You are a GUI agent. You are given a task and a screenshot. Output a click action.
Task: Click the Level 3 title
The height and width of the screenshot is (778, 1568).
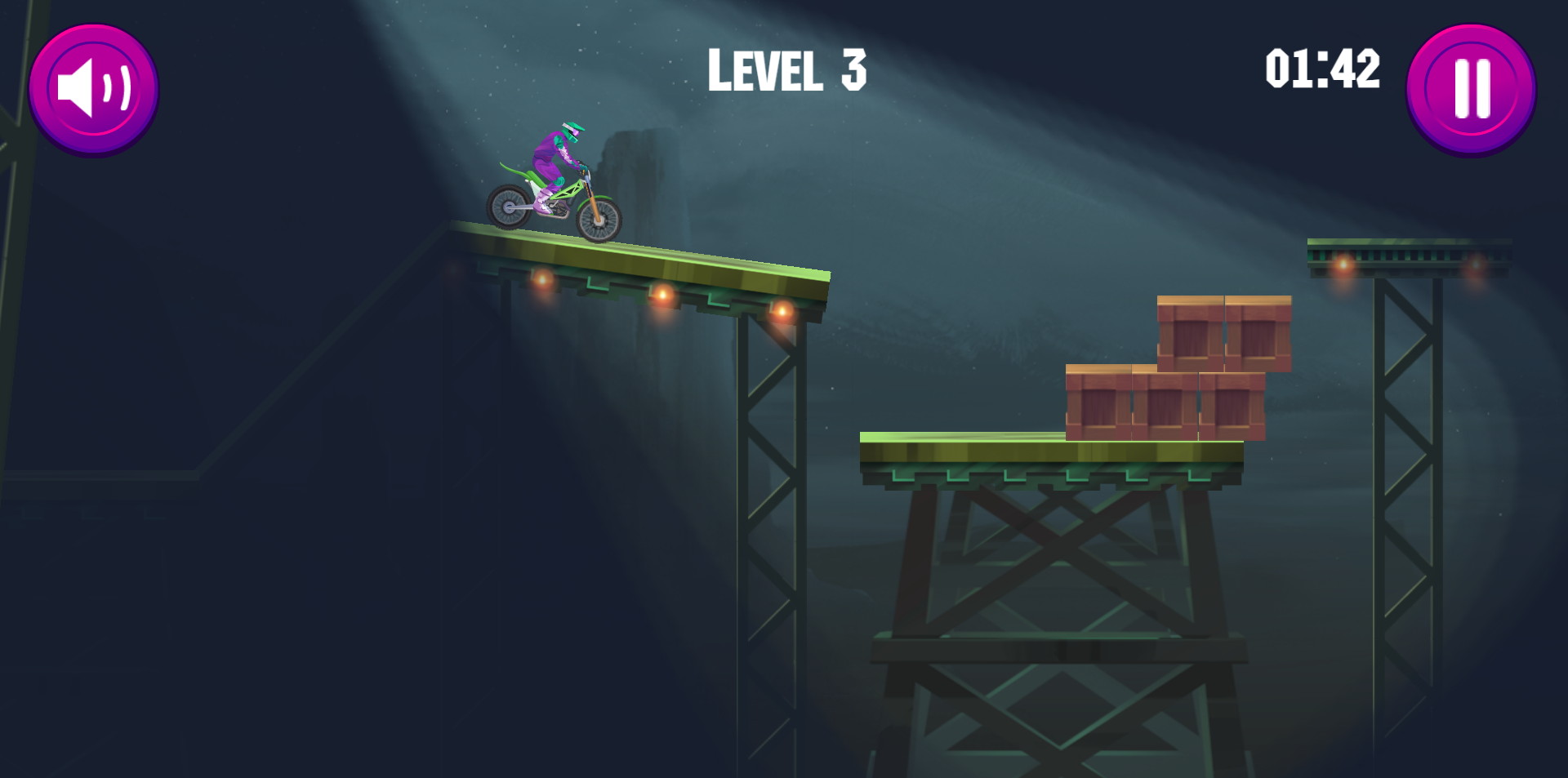[x=788, y=72]
